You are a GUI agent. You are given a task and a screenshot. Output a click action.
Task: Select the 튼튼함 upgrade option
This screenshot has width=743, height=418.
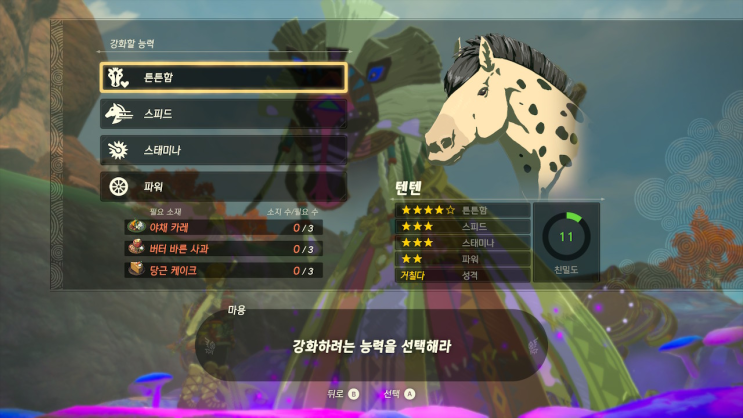(223, 77)
